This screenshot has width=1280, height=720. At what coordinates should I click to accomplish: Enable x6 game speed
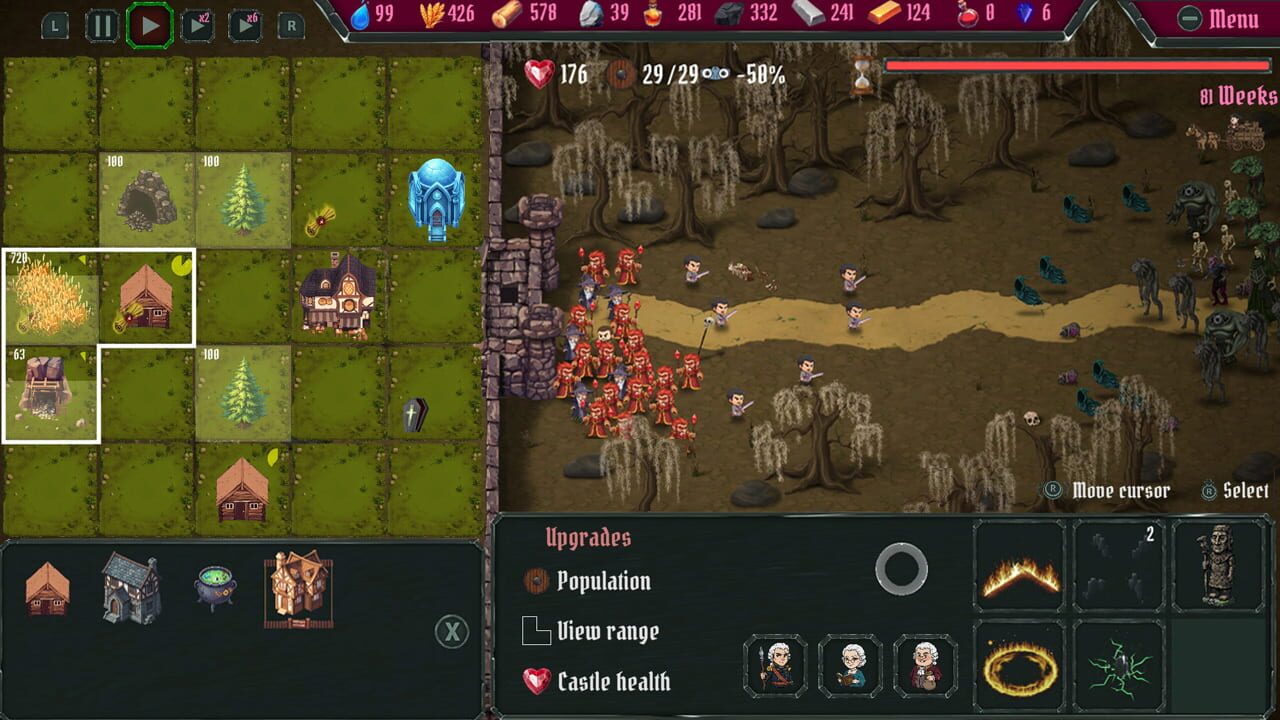click(243, 26)
